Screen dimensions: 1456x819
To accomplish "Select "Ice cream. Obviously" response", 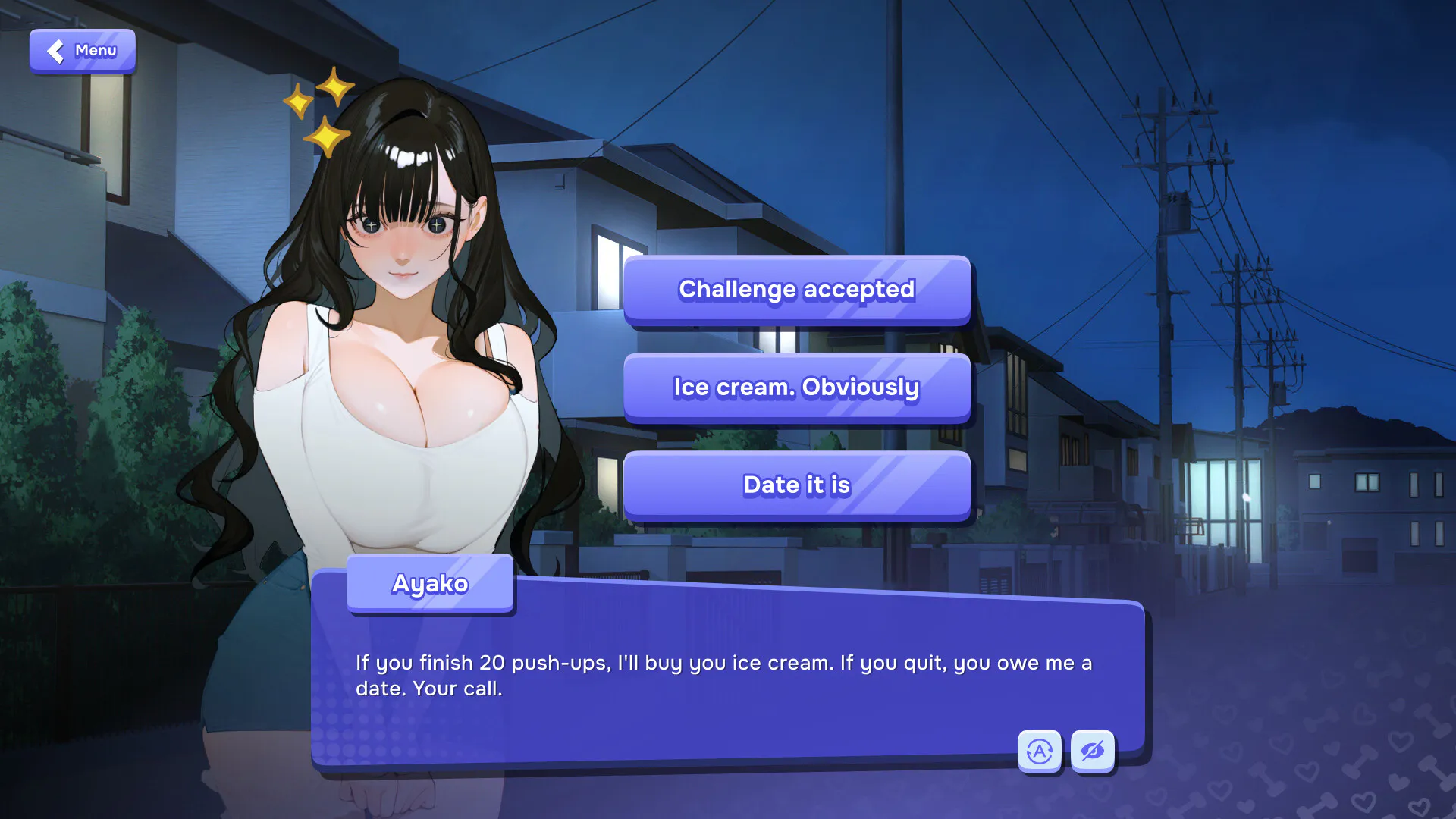I will click(x=796, y=388).
